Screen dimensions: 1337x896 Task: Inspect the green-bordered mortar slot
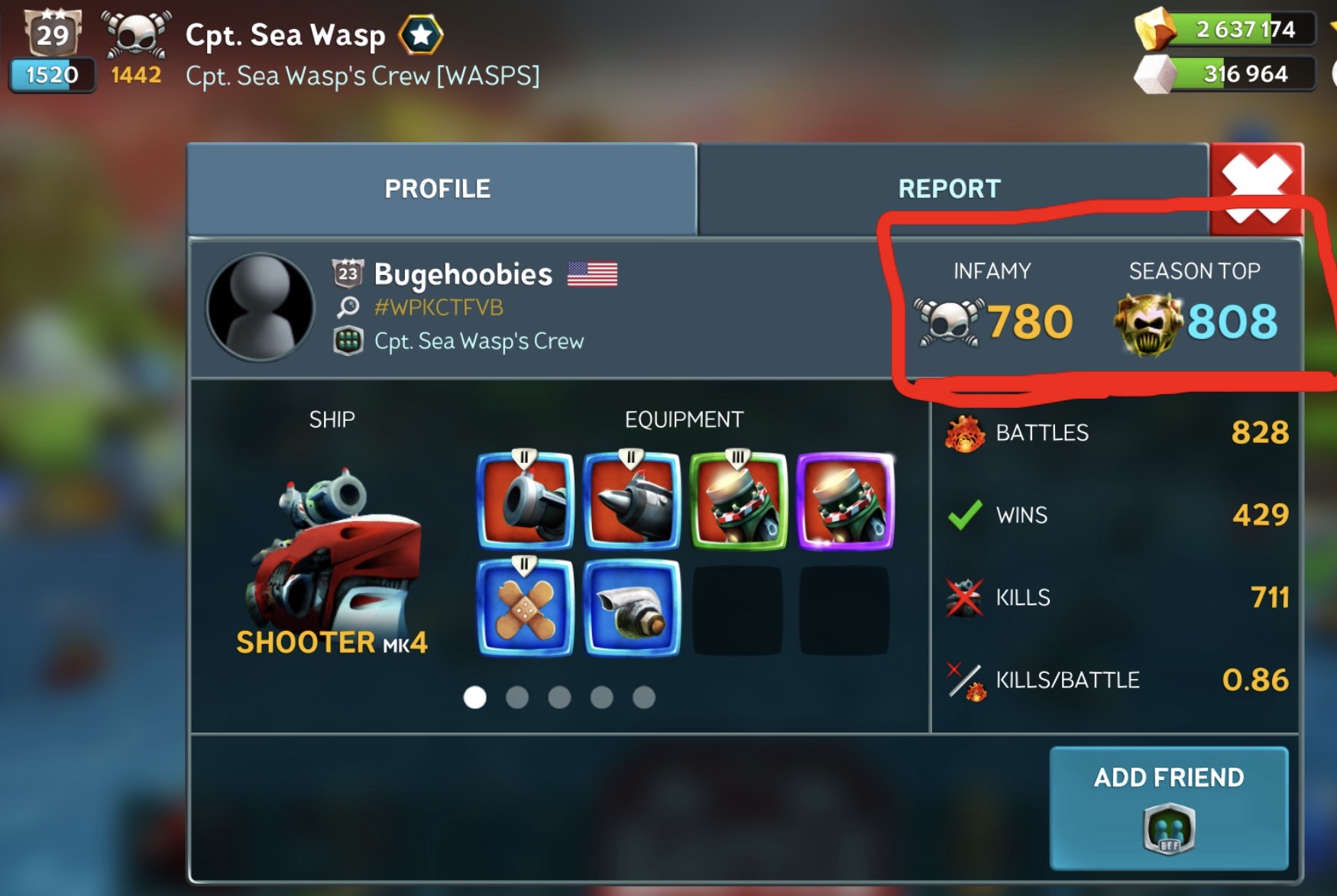738,501
